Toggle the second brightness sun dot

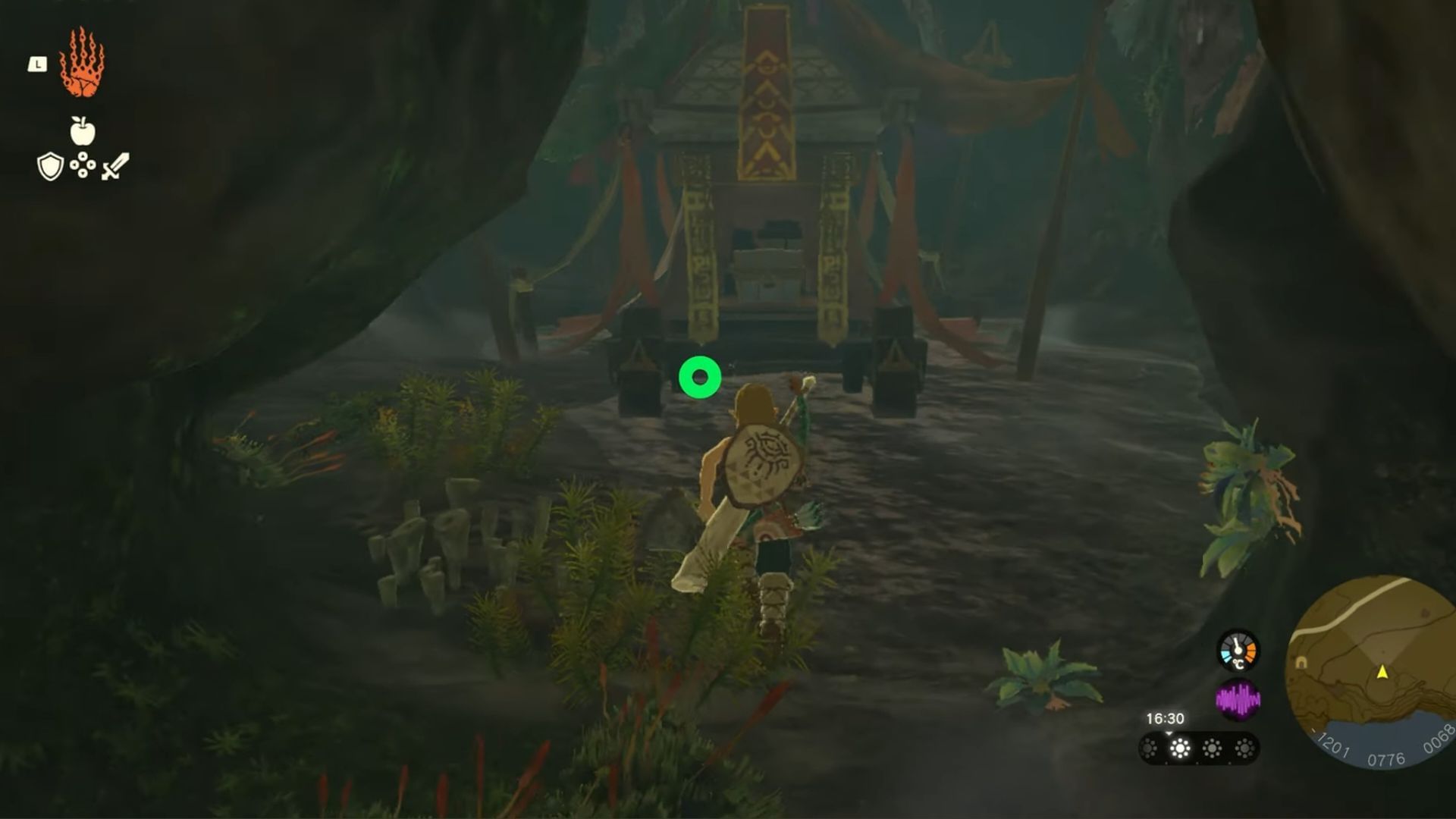[x=1180, y=747]
